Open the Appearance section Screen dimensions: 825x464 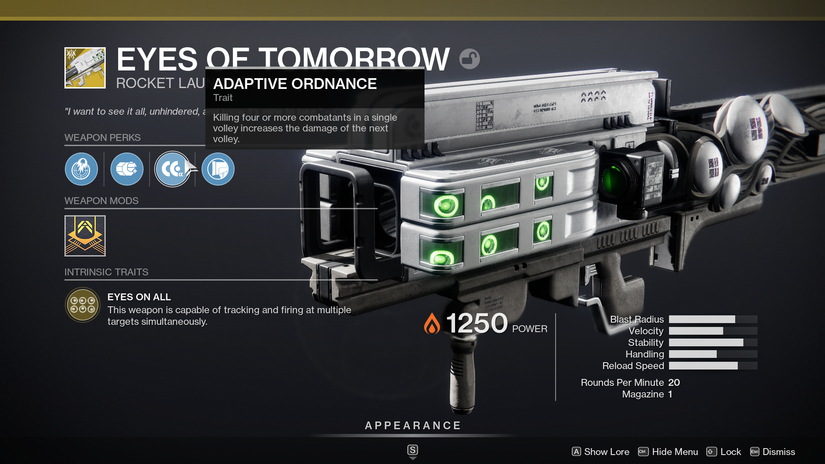click(x=412, y=426)
